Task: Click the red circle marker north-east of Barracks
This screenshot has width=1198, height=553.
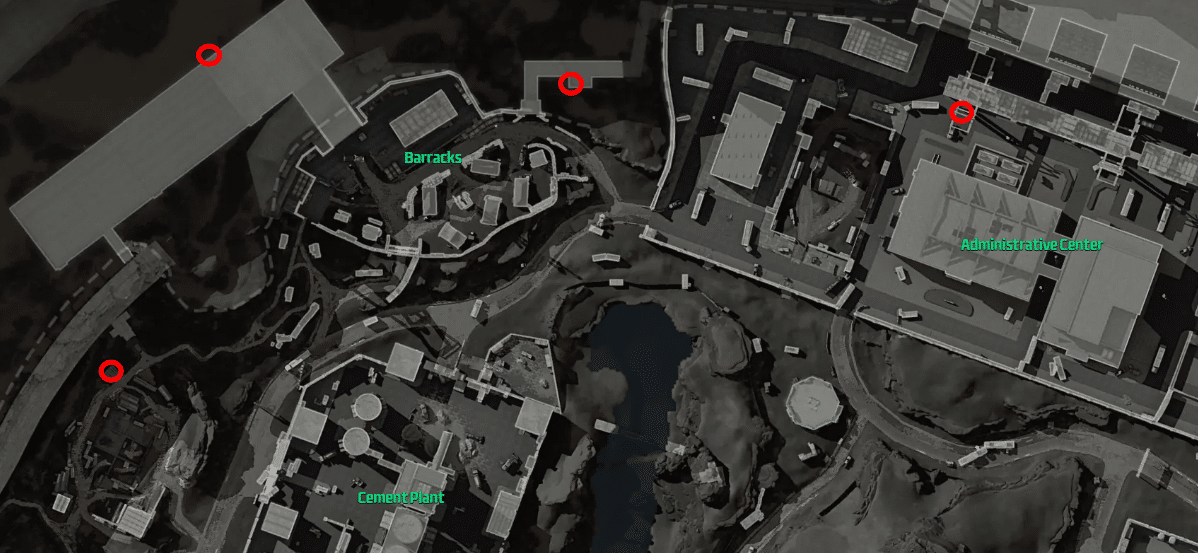Action: click(x=570, y=83)
